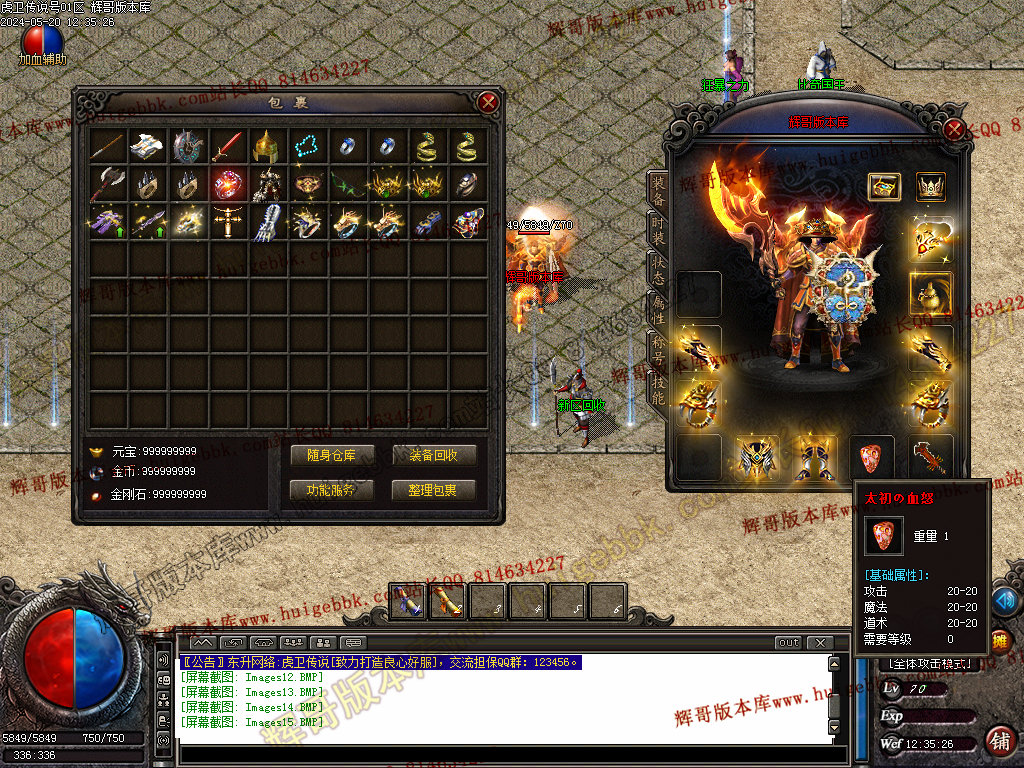Select the glowing red orb item

point(227,184)
